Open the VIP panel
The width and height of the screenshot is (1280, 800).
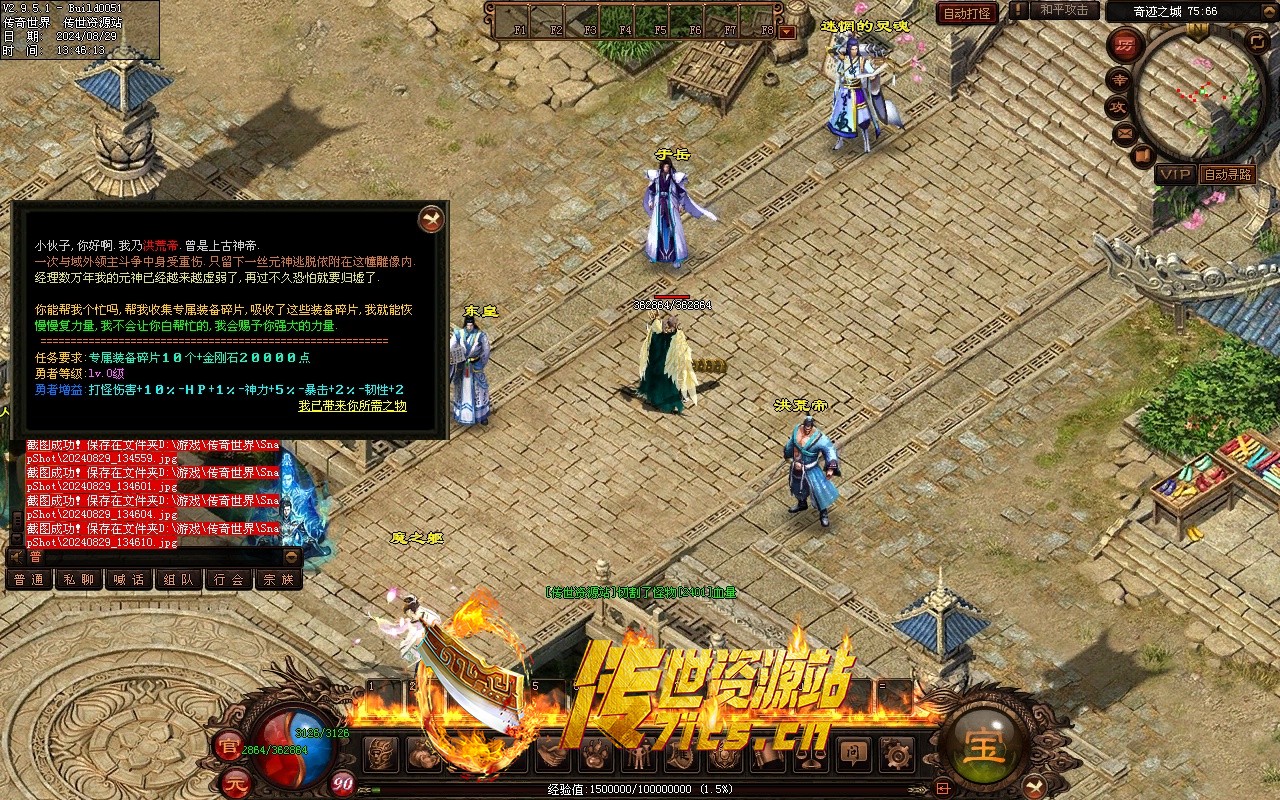click(x=1175, y=174)
